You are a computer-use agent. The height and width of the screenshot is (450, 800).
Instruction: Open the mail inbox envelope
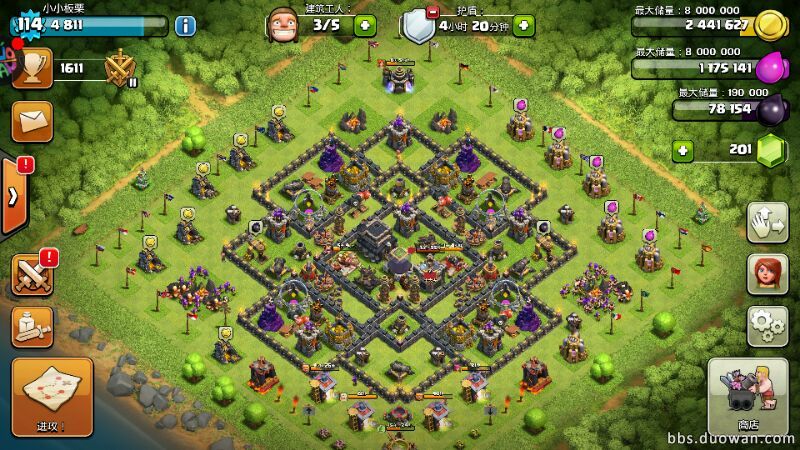coord(32,121)
